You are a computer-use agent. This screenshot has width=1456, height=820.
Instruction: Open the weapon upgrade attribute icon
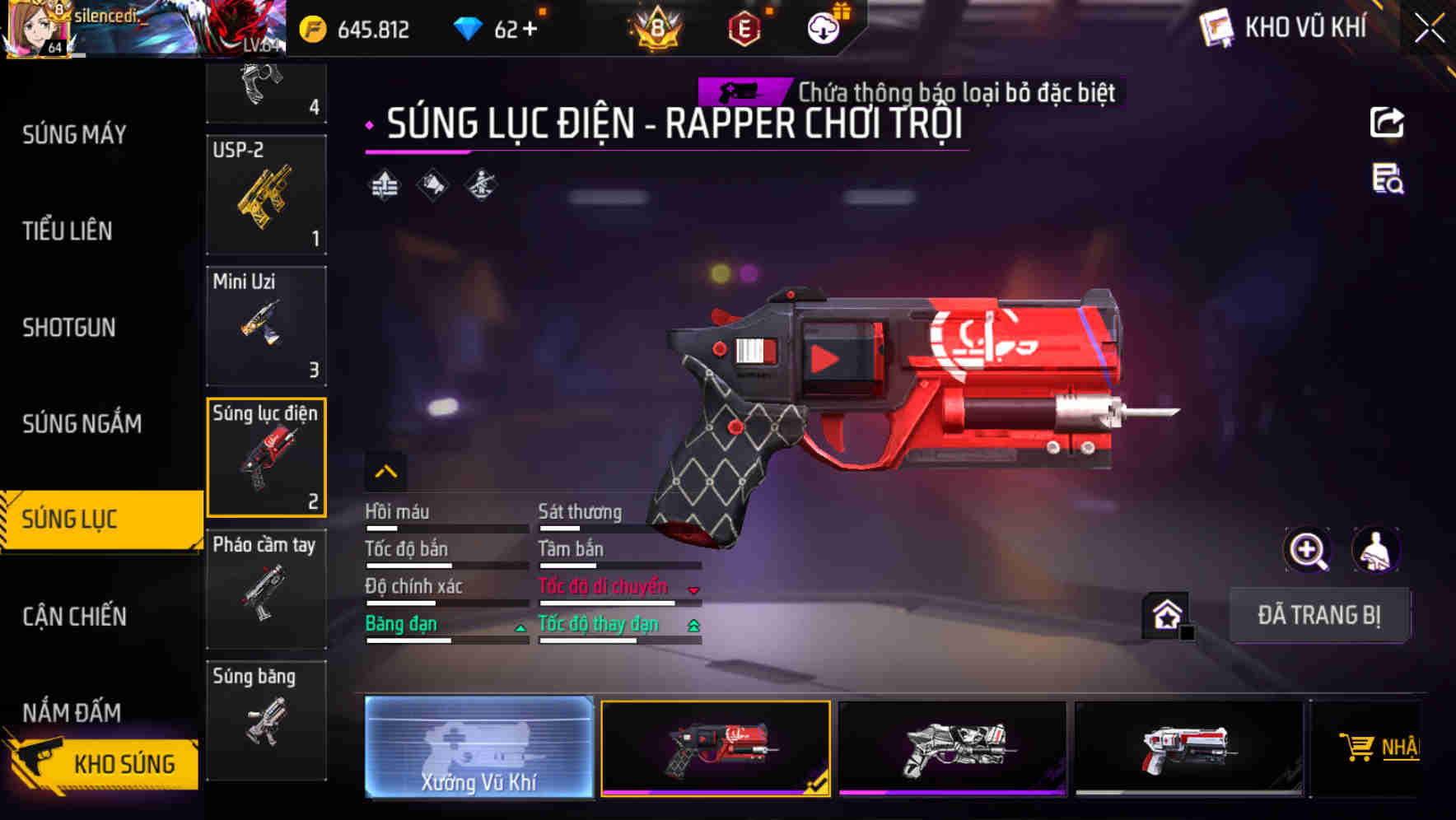point(385,184)
